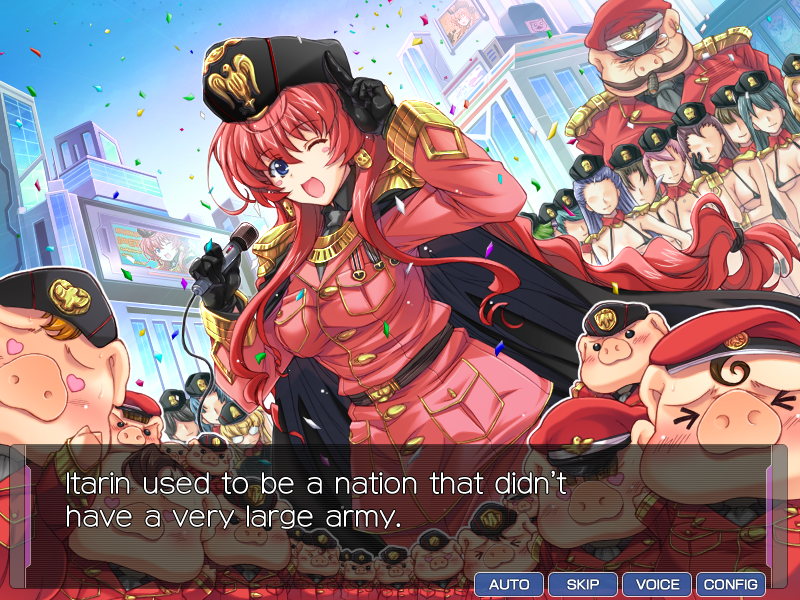This screenshot has height=600, width=800.
Task: Open the CONFIG settings menu
Action: tap(731, 585)
